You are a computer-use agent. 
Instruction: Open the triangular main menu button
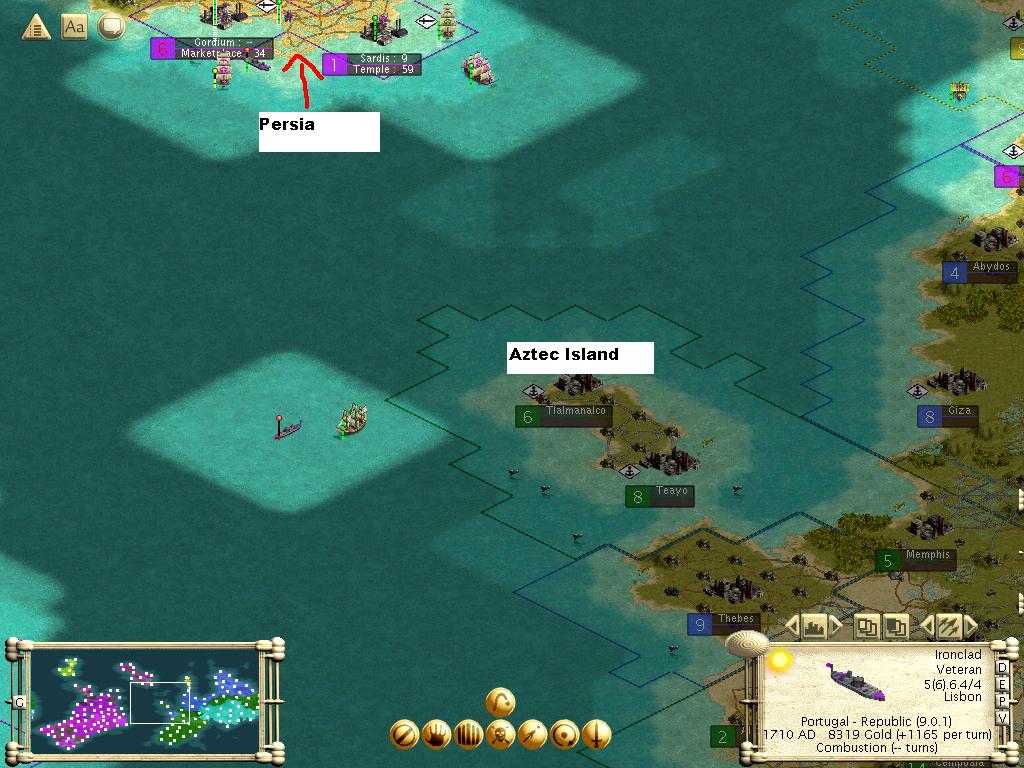pos(36,27)
